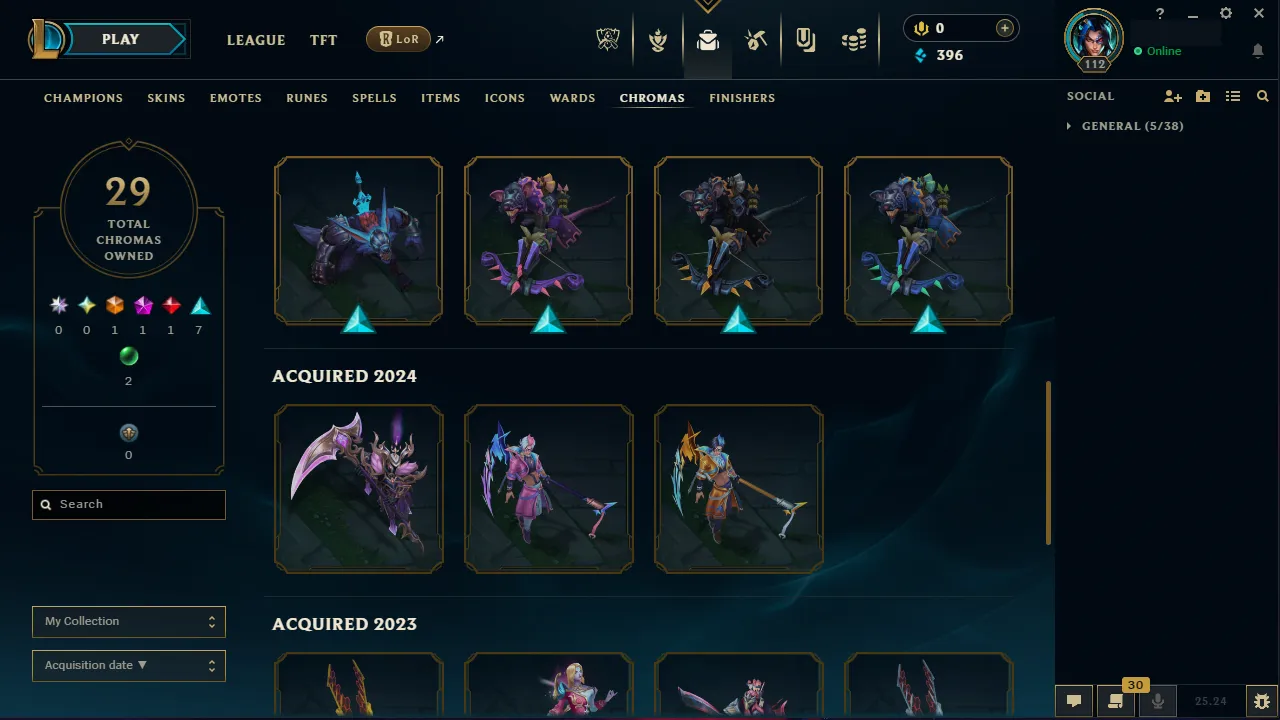
Task: Open the My Collection dropdown
Action: click(x=128, y=621)
